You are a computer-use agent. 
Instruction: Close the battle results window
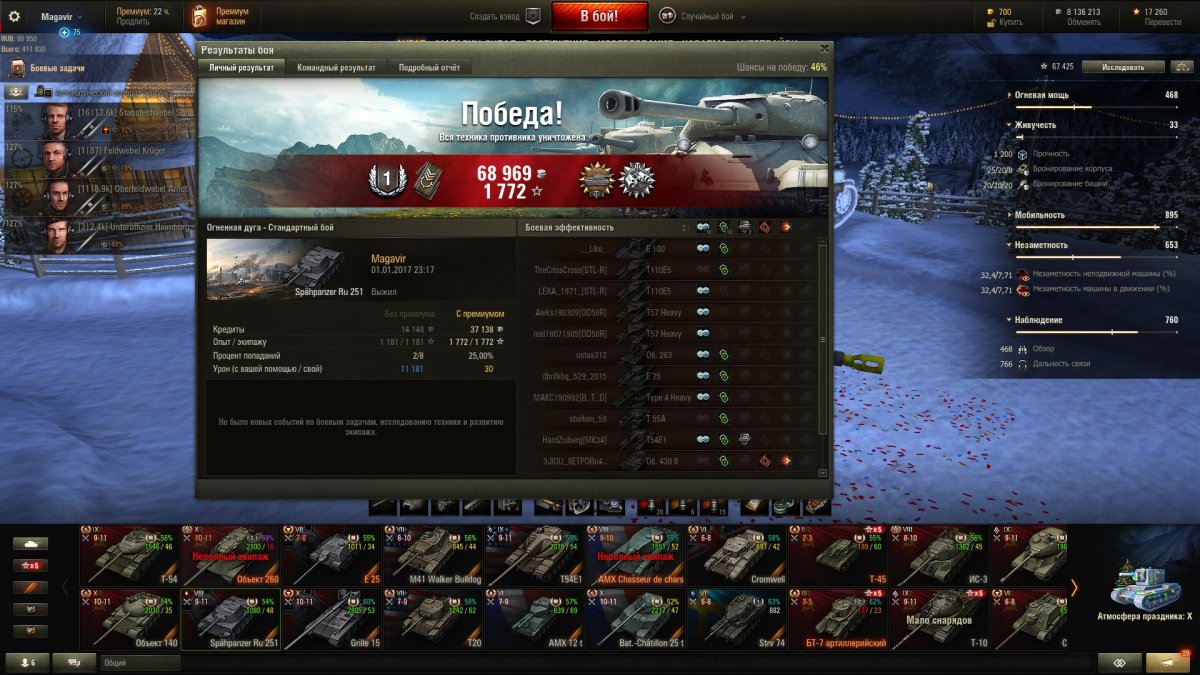(824, 47)
